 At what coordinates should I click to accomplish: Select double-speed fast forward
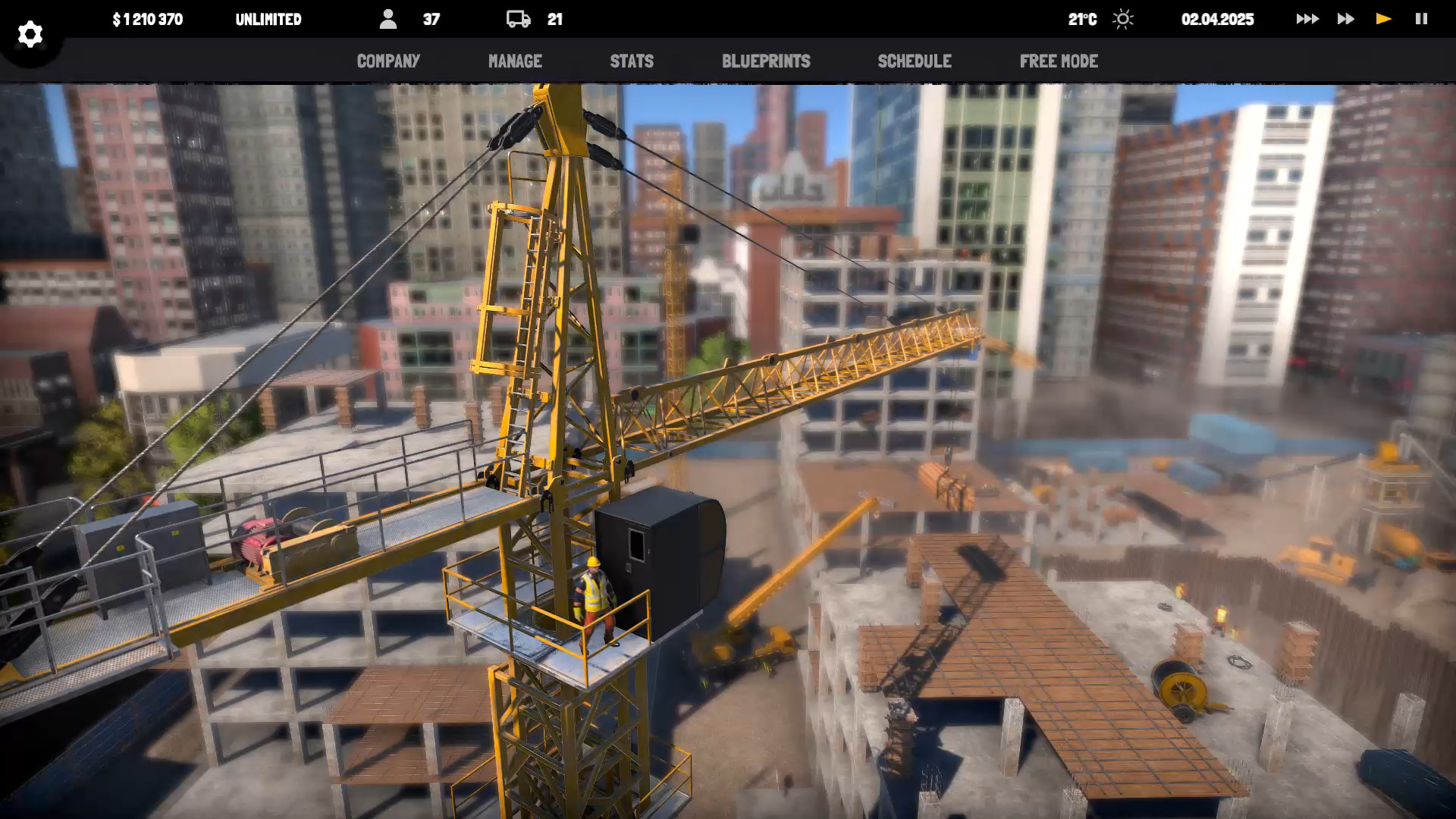pos(1345,19)
